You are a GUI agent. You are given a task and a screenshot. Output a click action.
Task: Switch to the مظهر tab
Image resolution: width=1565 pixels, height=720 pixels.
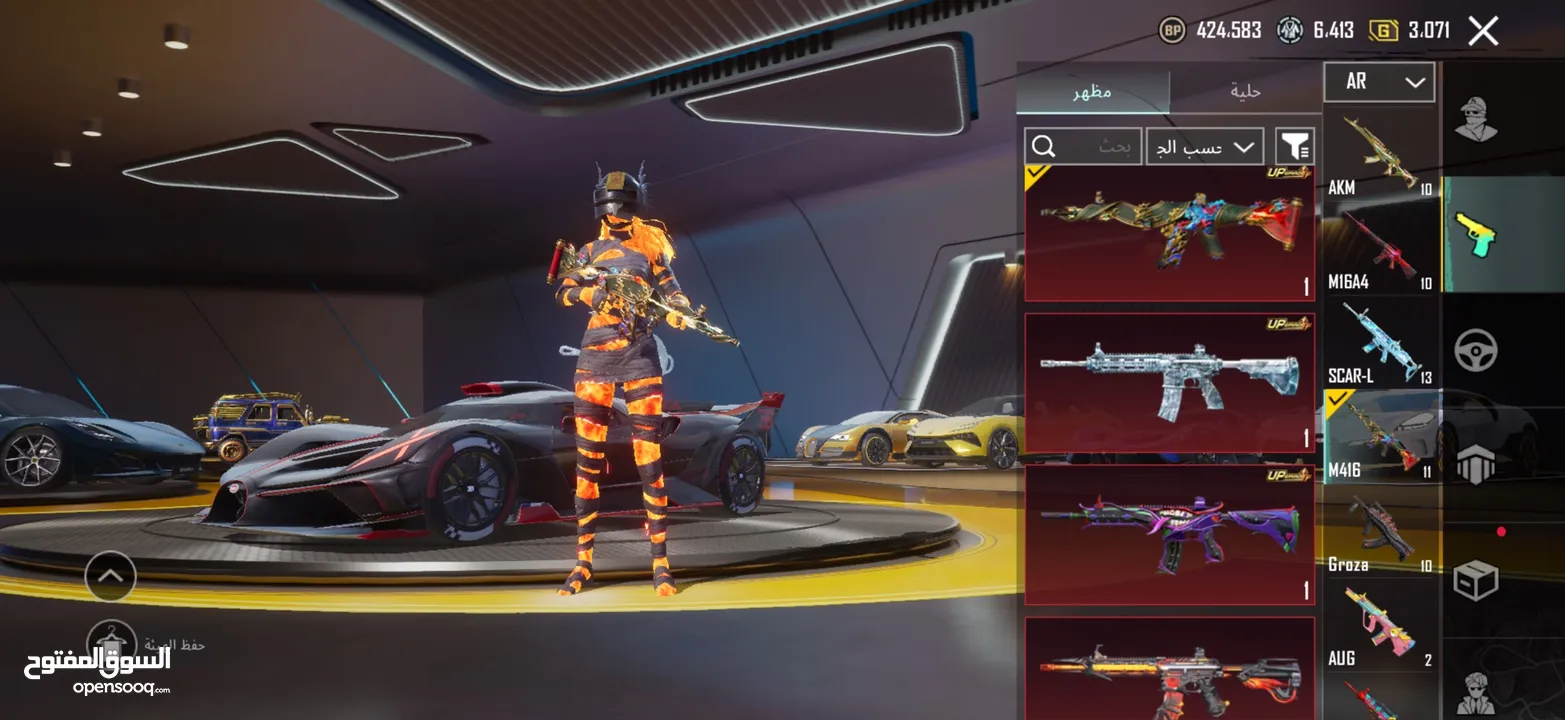1093,92
